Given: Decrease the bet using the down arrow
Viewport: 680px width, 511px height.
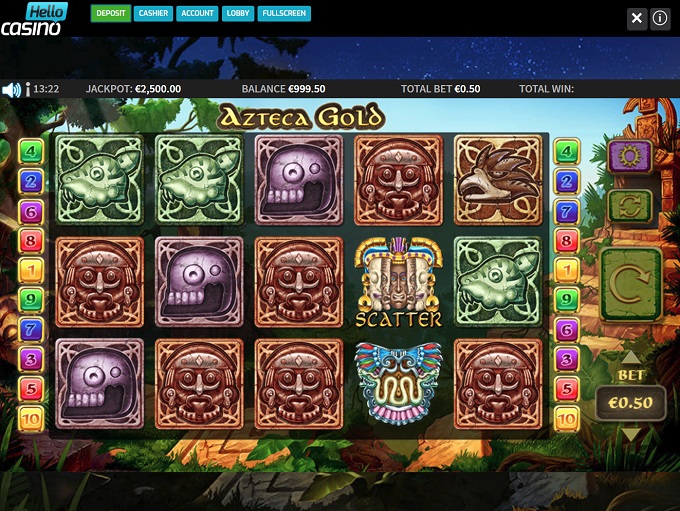Looking at the screenshot, I should (630, 434).
